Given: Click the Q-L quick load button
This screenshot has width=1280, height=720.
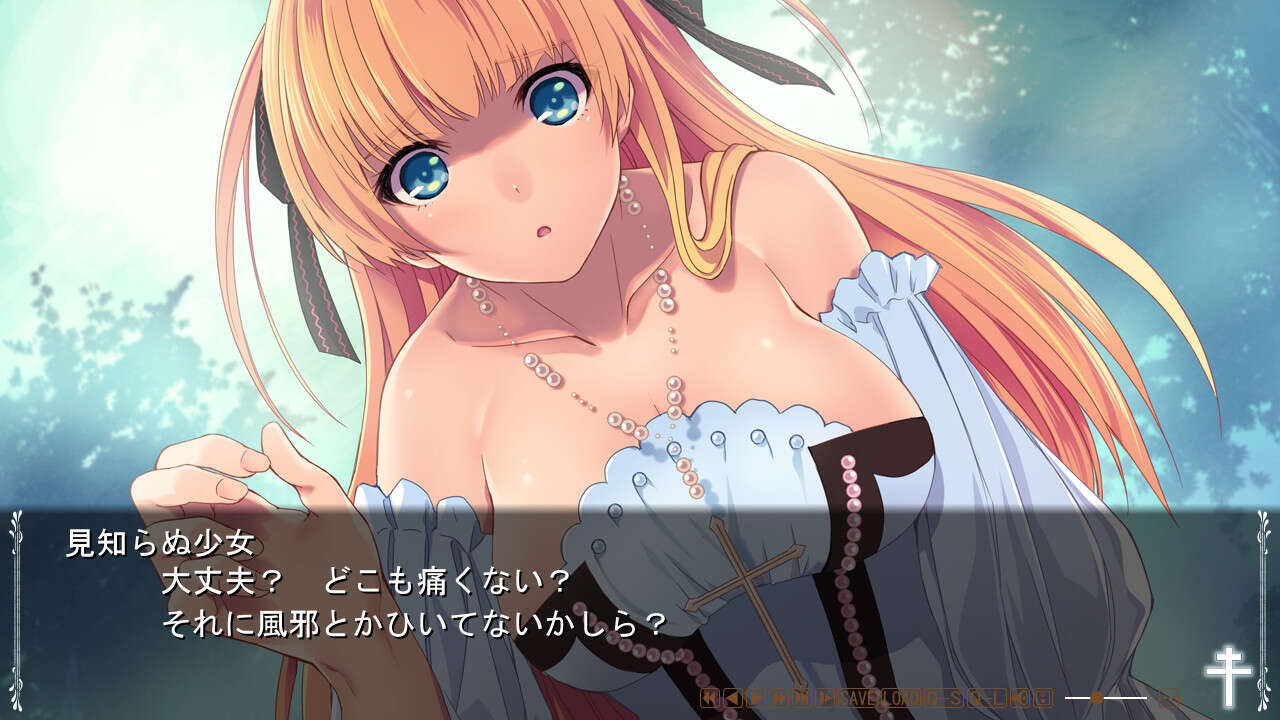Looking at the screenshot, I should point(985,699).
